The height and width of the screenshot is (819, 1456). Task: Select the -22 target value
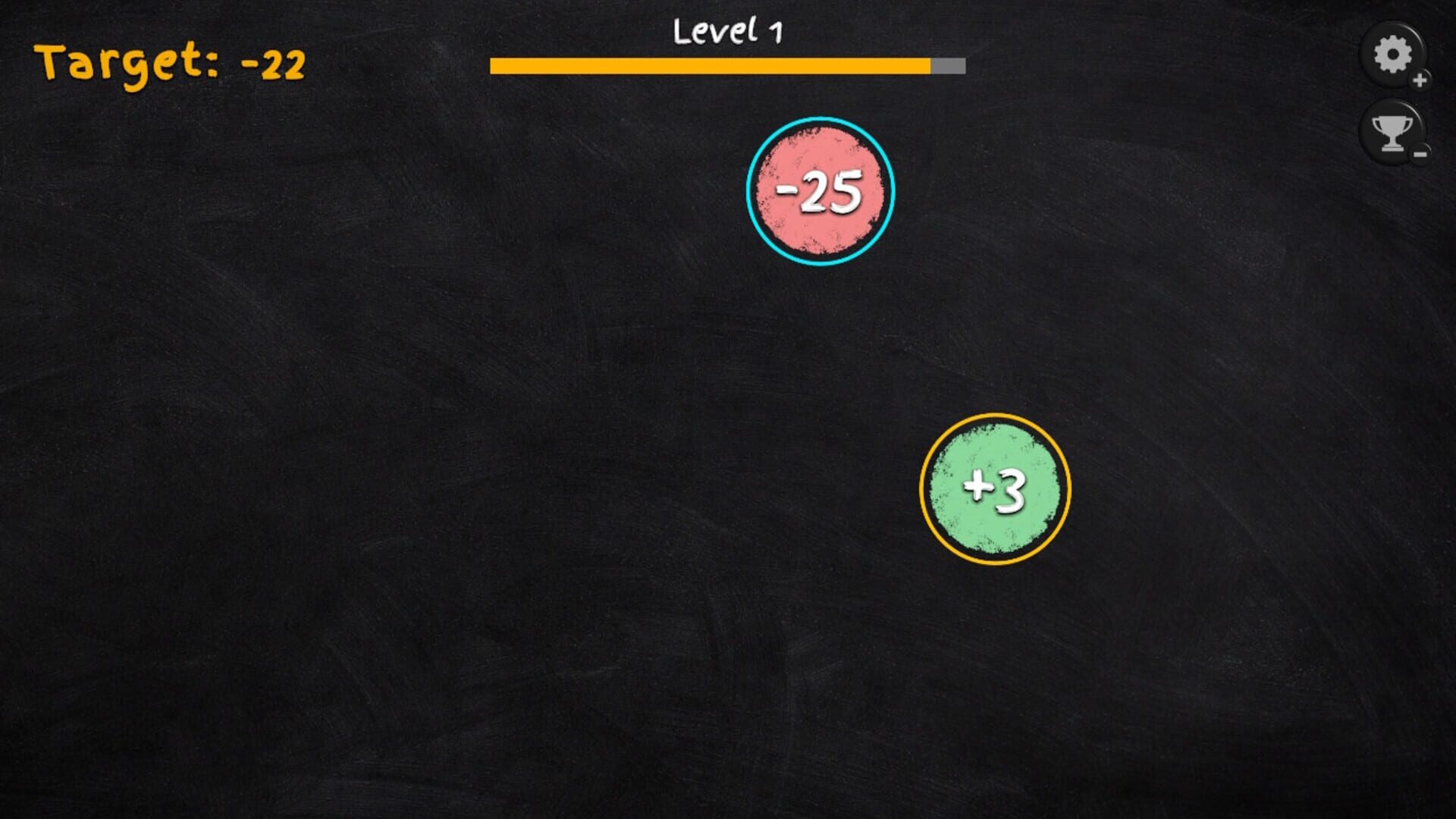point(273,64)
